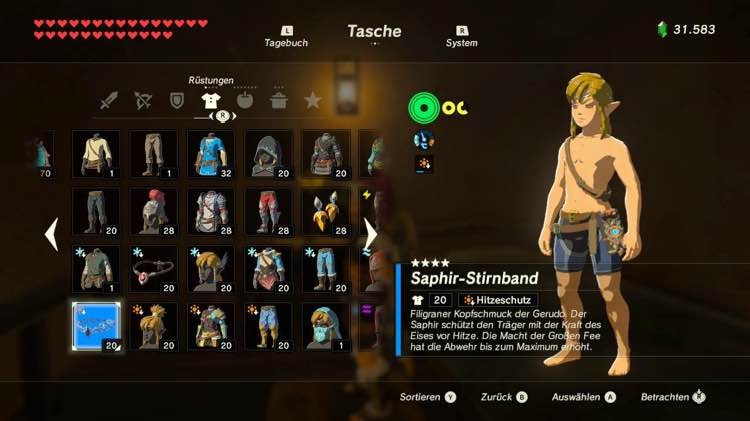Open the star key items tab
This screenshot has height=421, width=750.
(x=313, y=100)
